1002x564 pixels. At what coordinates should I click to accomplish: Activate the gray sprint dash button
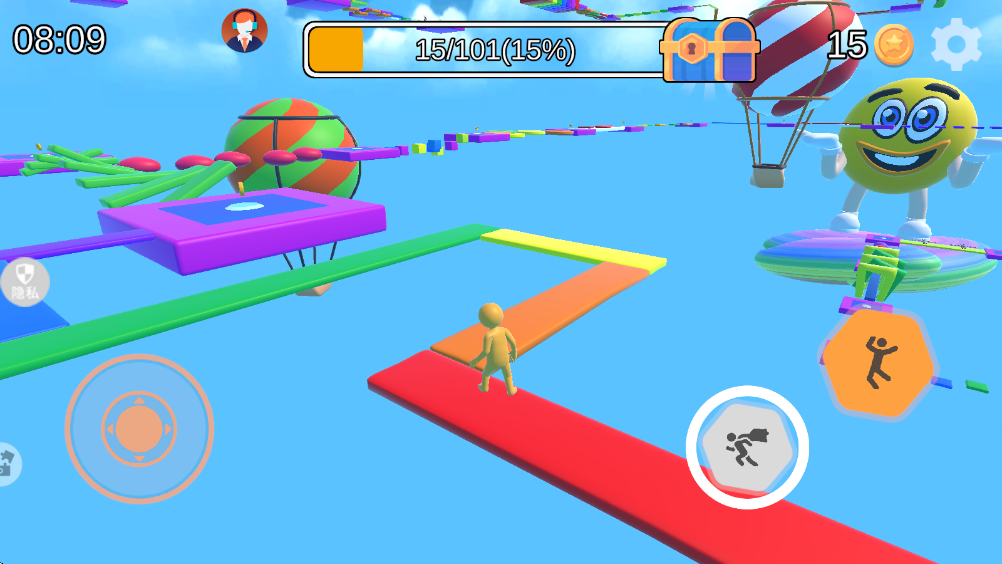747,447
